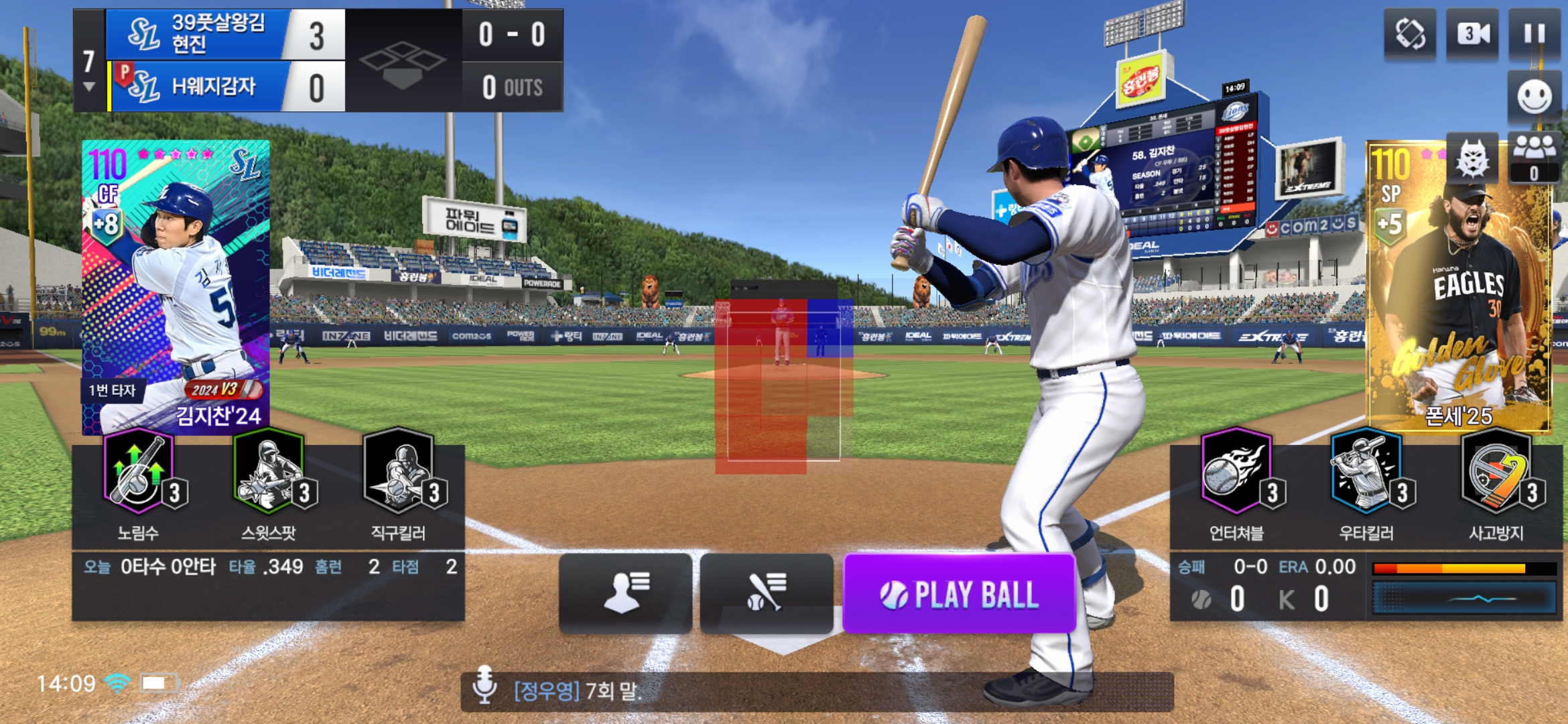Screen dimensions: 1568x724
Task: Inspect the 스윗스팟 batter skill
Action: [x=269, y=476]
